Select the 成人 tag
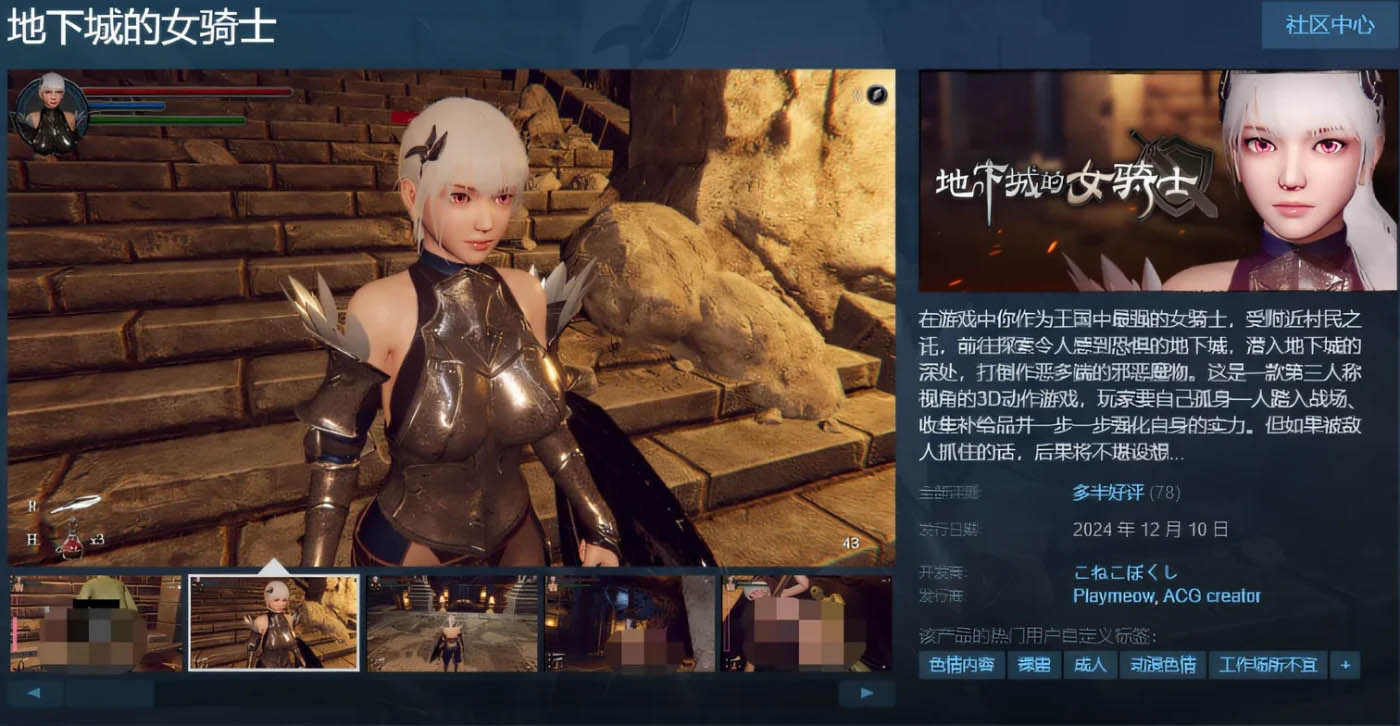 1090,664
